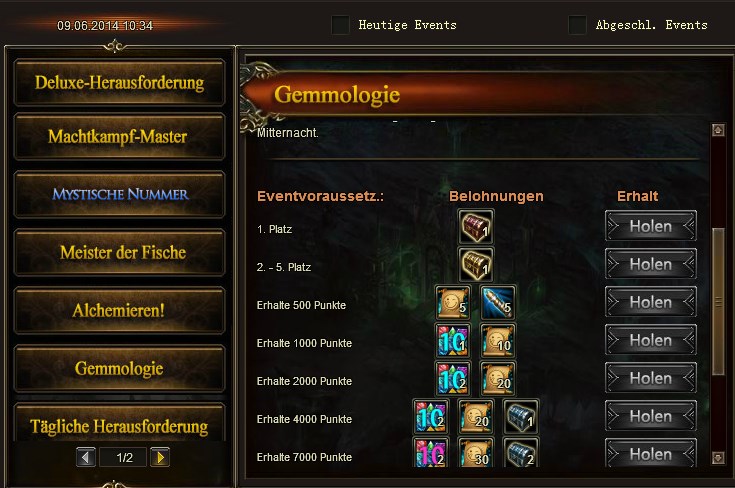The image size is (735, 488).
Task: Go to the next event list page
Action: click(160, 457)
